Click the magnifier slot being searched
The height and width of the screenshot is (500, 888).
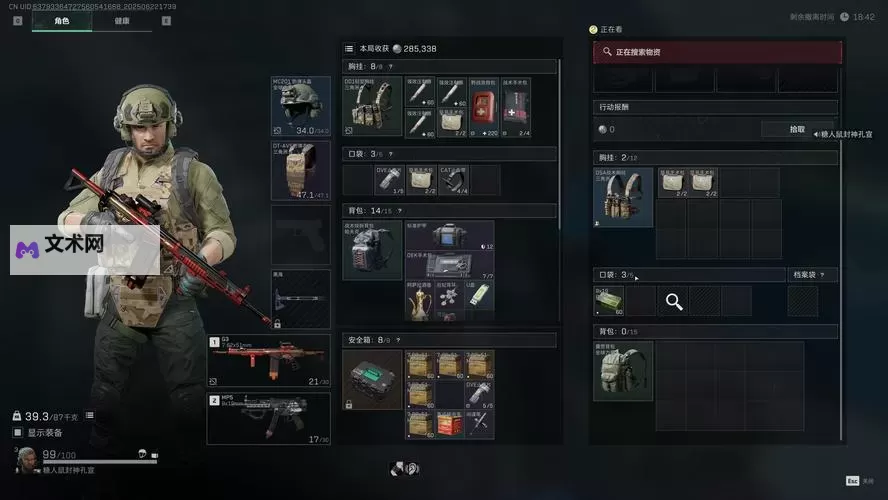click(x=674, y=301)
